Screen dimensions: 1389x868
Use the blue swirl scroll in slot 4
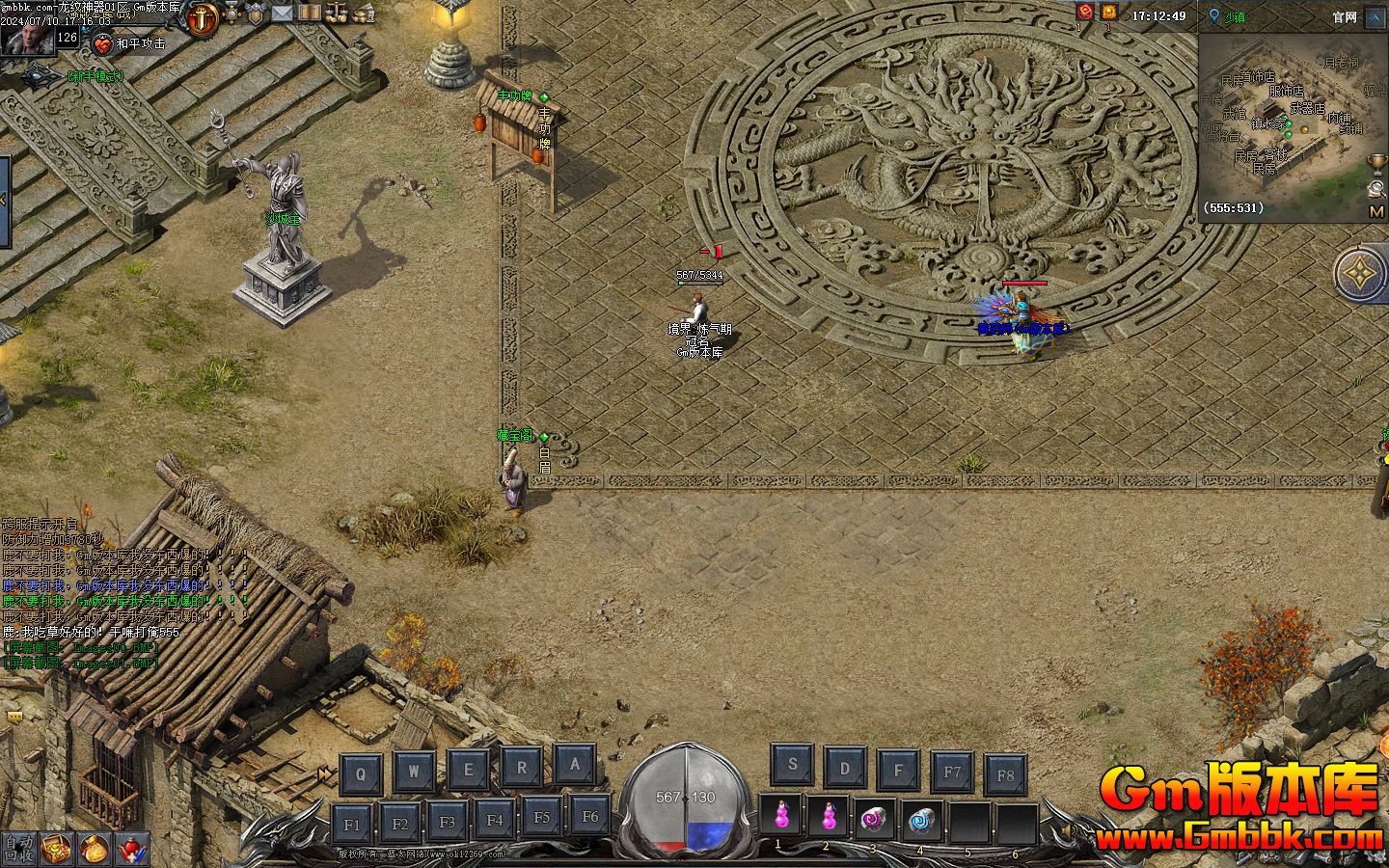(x=923, y=819)
